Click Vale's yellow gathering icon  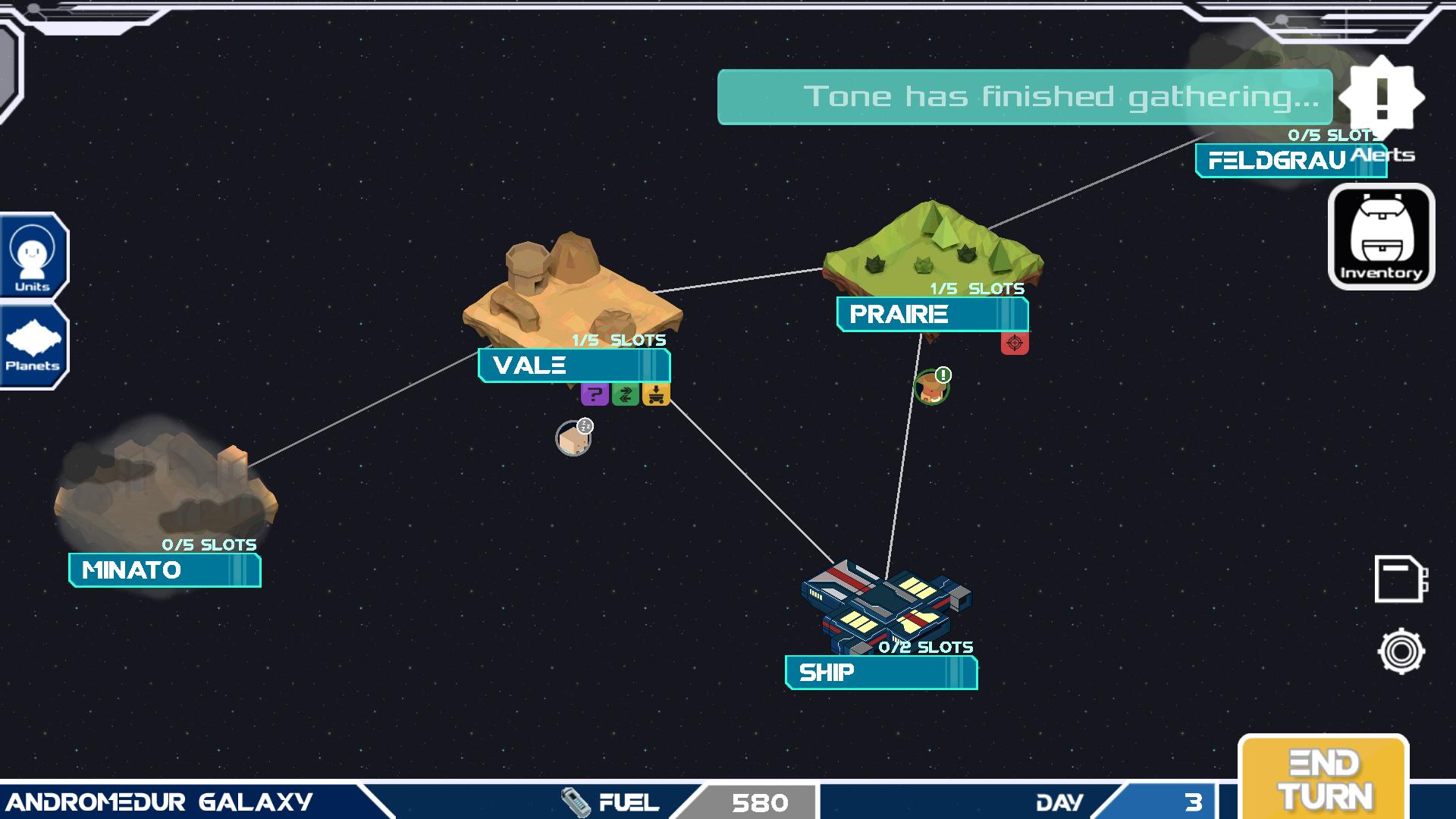656,394
